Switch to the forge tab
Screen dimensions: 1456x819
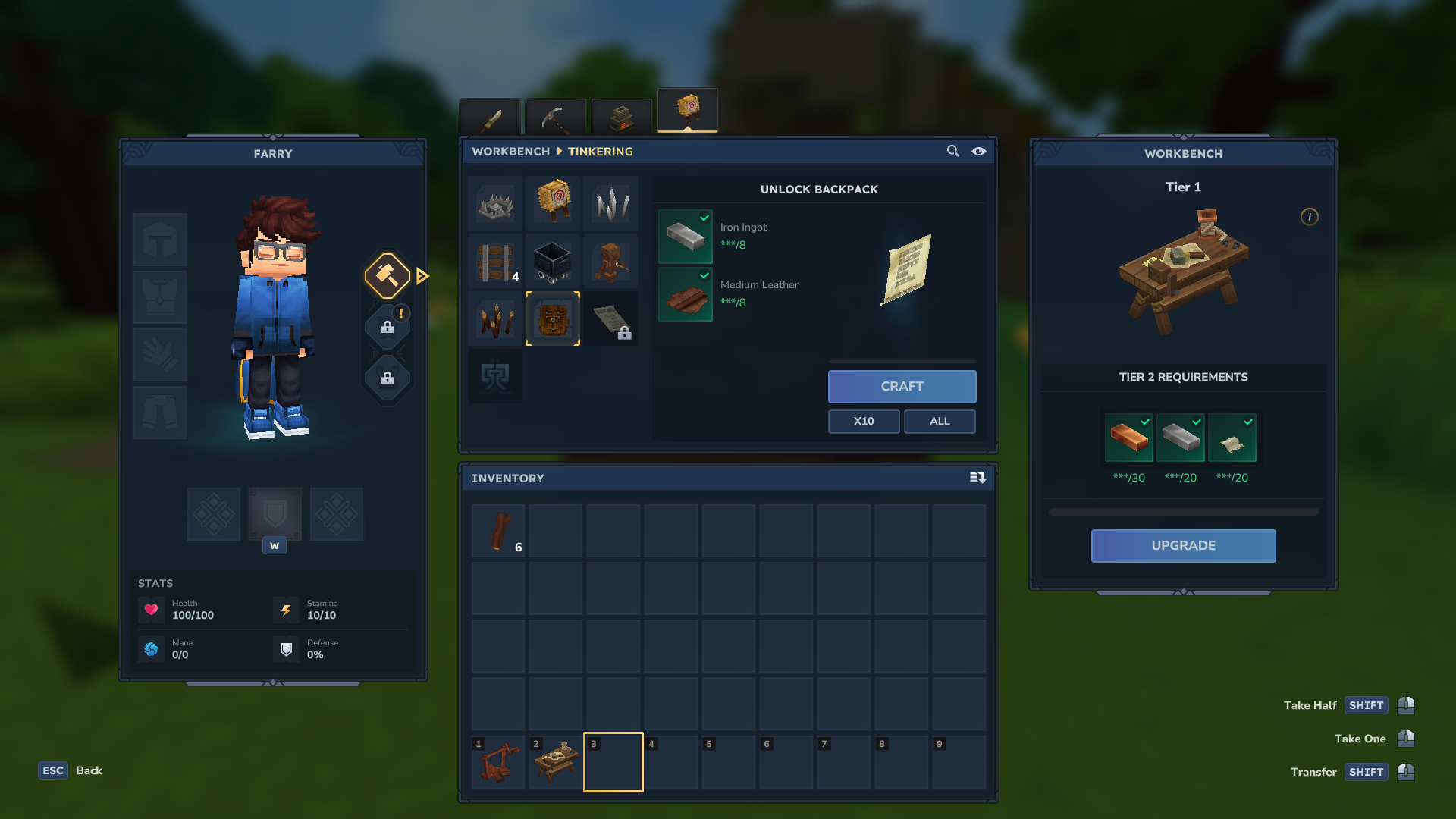[x=621, y=115]
